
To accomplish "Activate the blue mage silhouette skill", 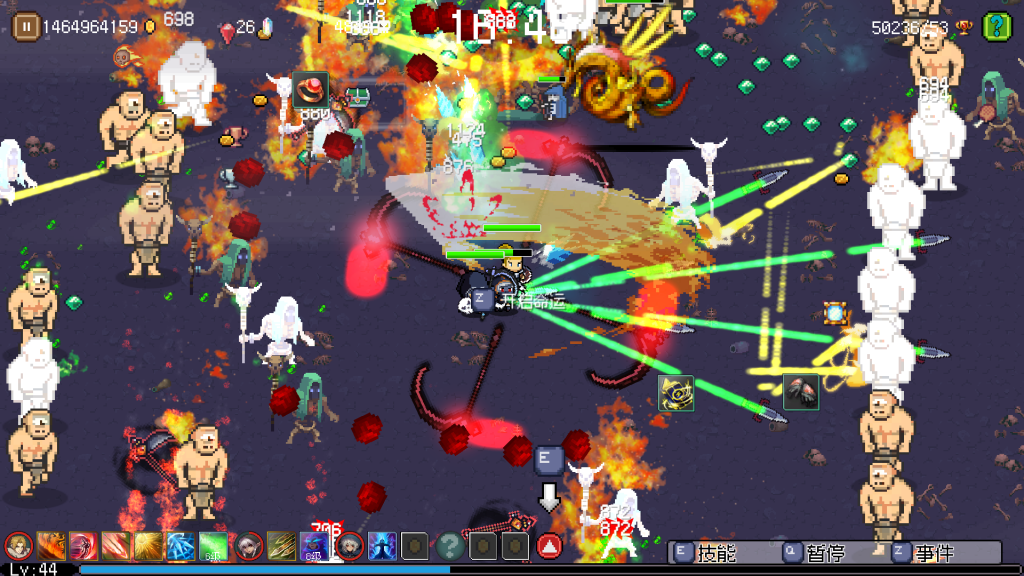I will (382, 546).
